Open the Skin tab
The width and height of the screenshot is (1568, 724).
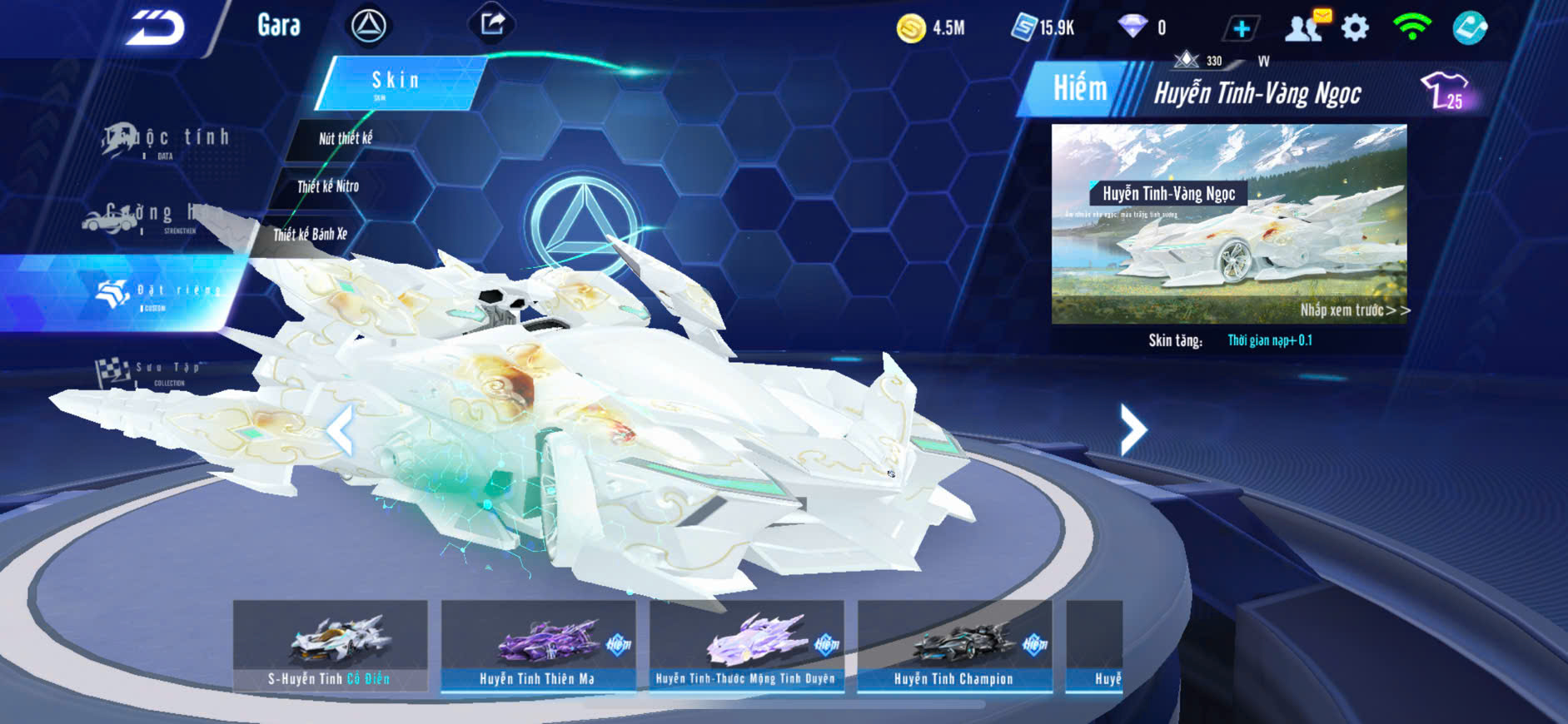click(x=398, y=82)
